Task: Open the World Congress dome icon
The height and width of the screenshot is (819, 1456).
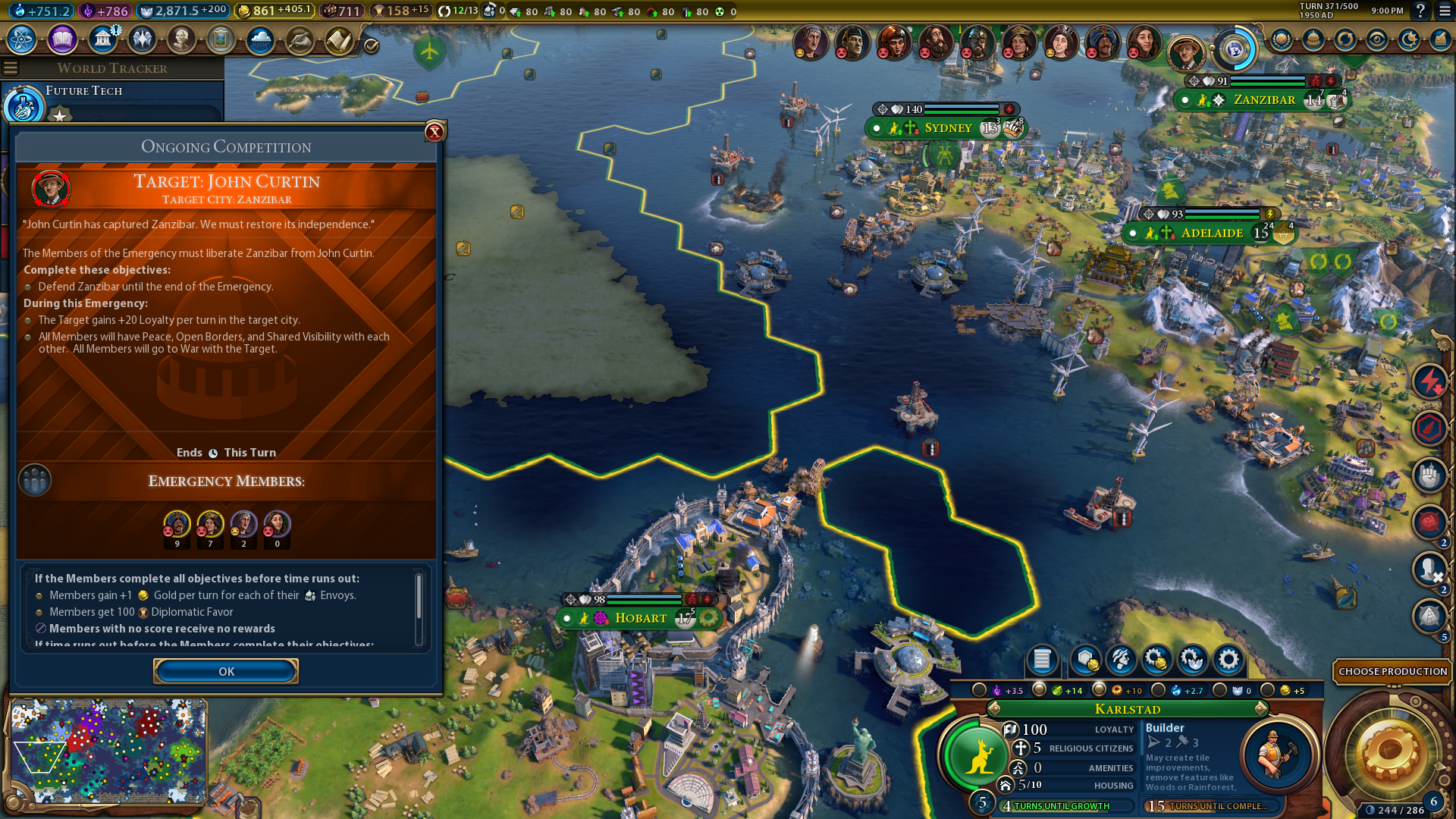Action: tap(1313, 39)
